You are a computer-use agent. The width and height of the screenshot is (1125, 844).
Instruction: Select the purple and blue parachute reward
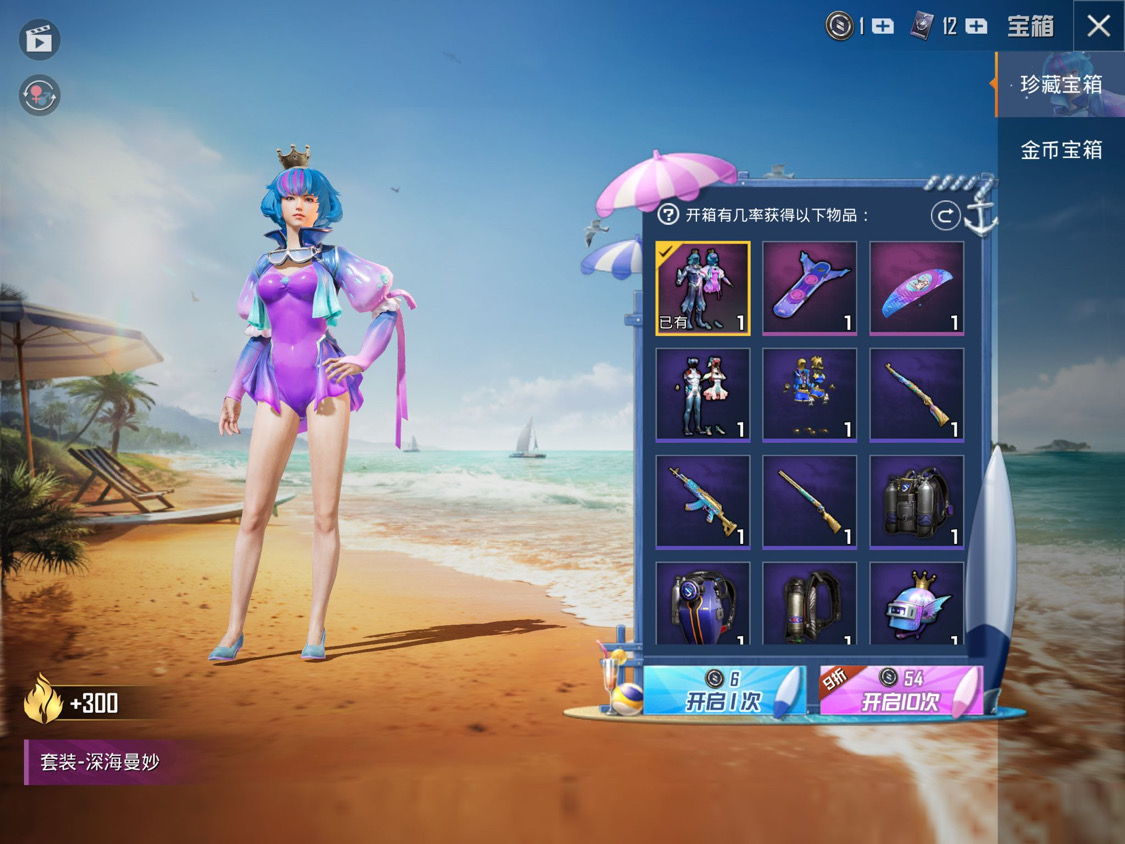[x=916, y=288]
